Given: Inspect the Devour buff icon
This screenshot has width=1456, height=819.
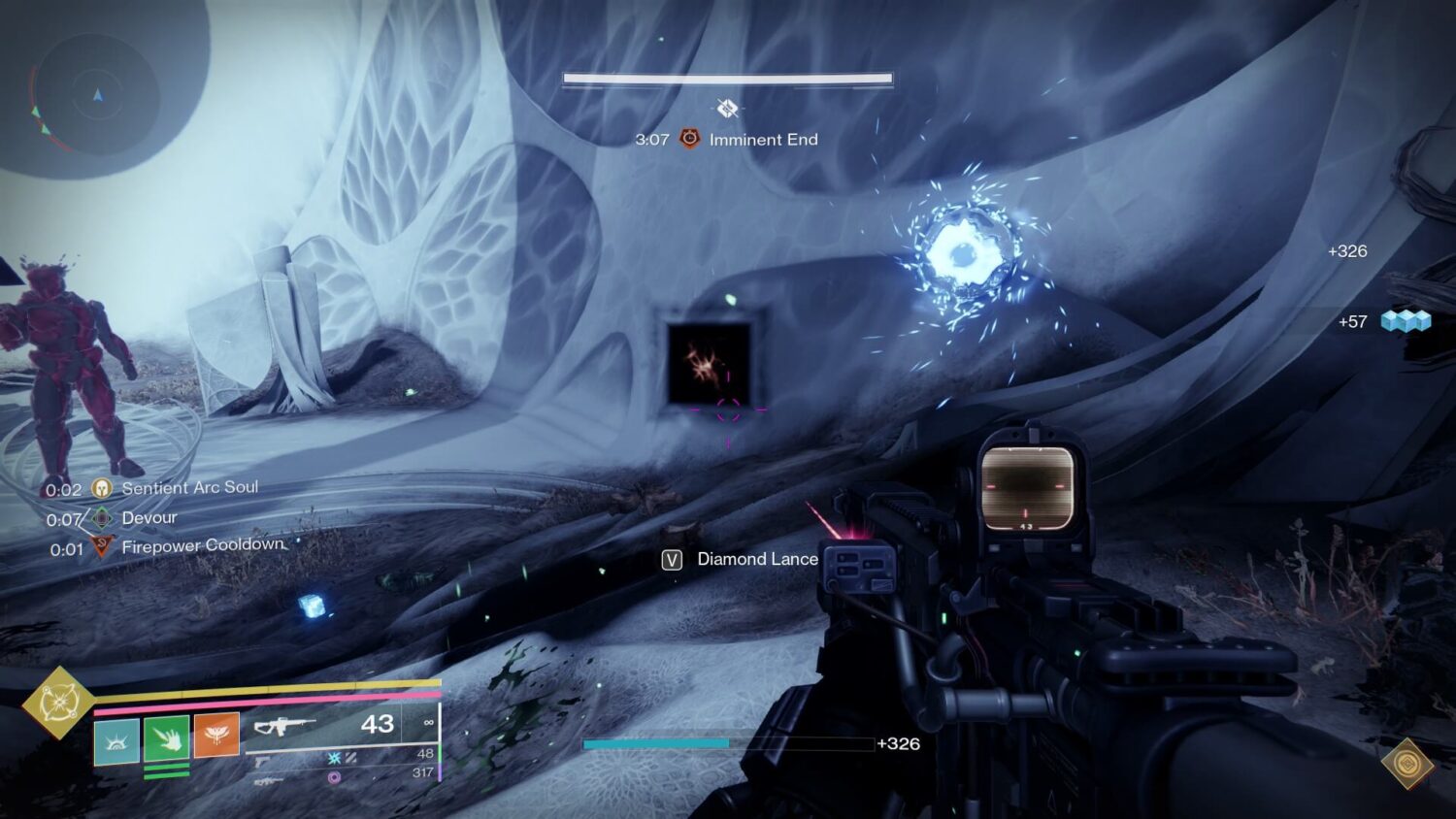Looking at the screenshot, I should (x=101, y=518).
